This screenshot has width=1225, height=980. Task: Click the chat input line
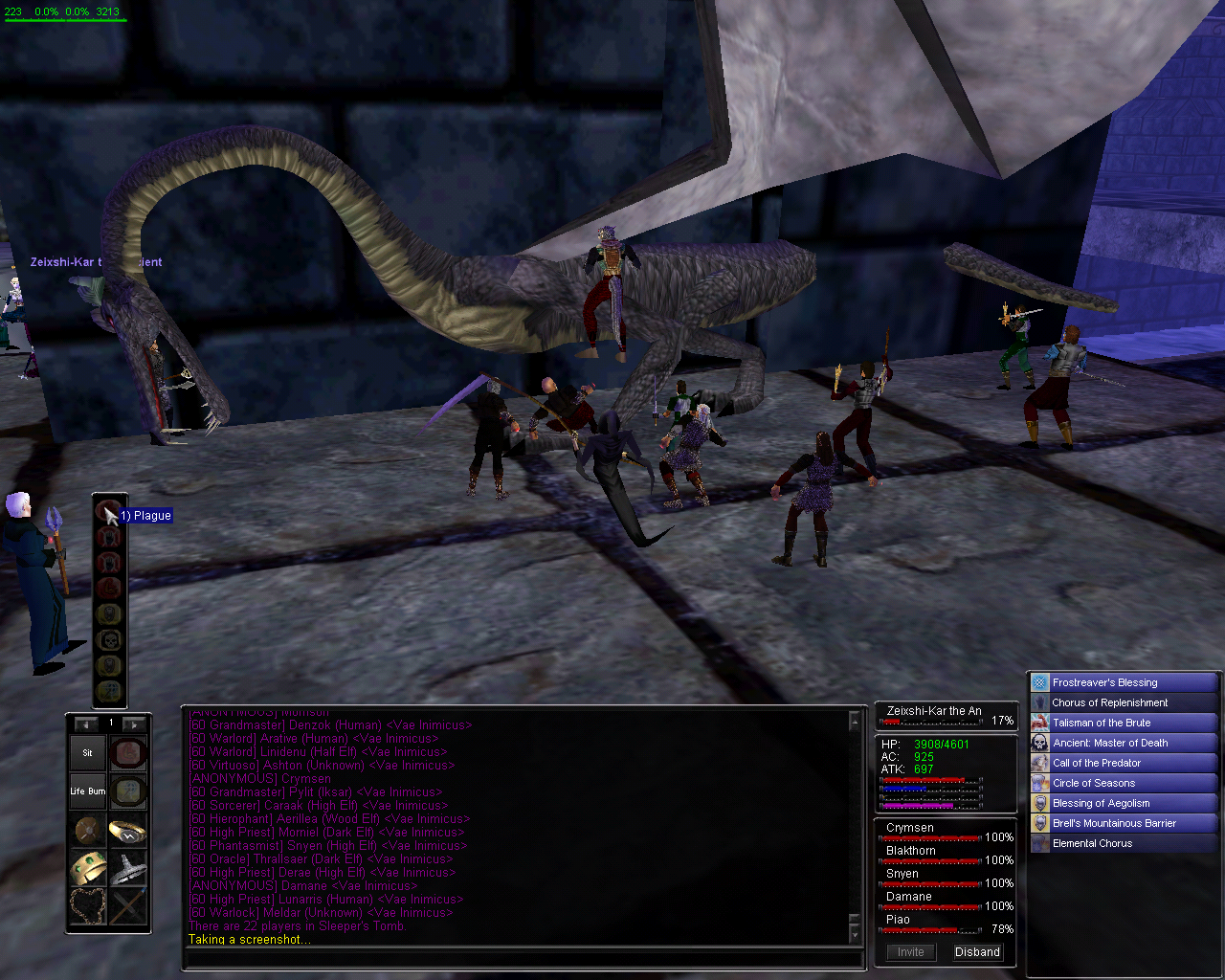pos(522,958)
